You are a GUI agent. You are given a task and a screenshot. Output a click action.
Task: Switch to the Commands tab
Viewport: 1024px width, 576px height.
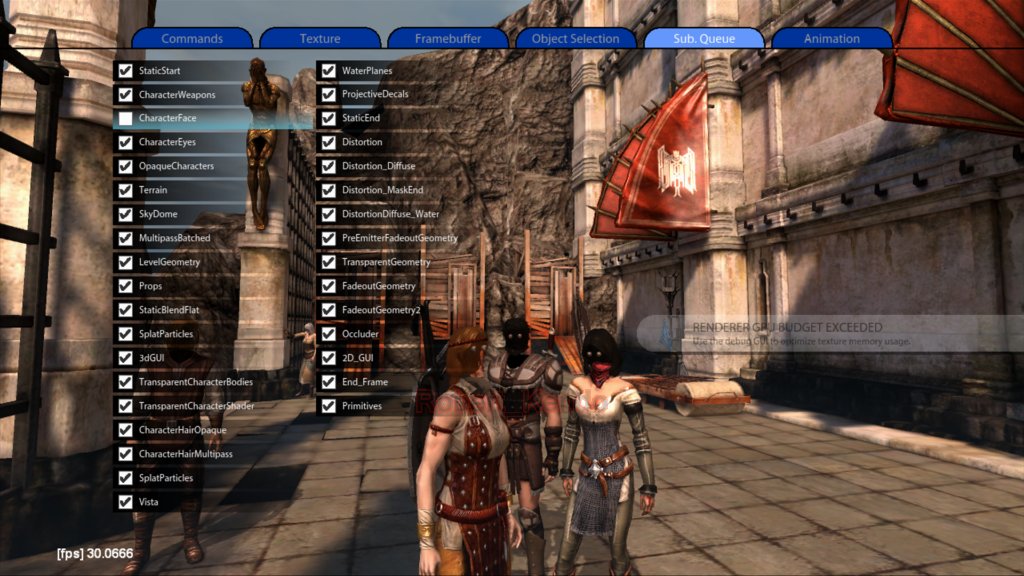[x=192, y=39]
